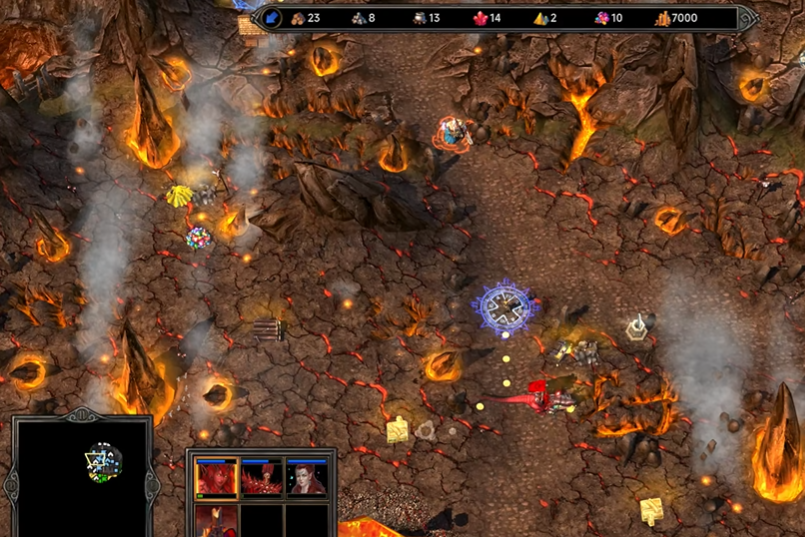The width and height of the screenshot is (805, 537).
Task: Click the small button atop the minimap frame
Action: 81,413
